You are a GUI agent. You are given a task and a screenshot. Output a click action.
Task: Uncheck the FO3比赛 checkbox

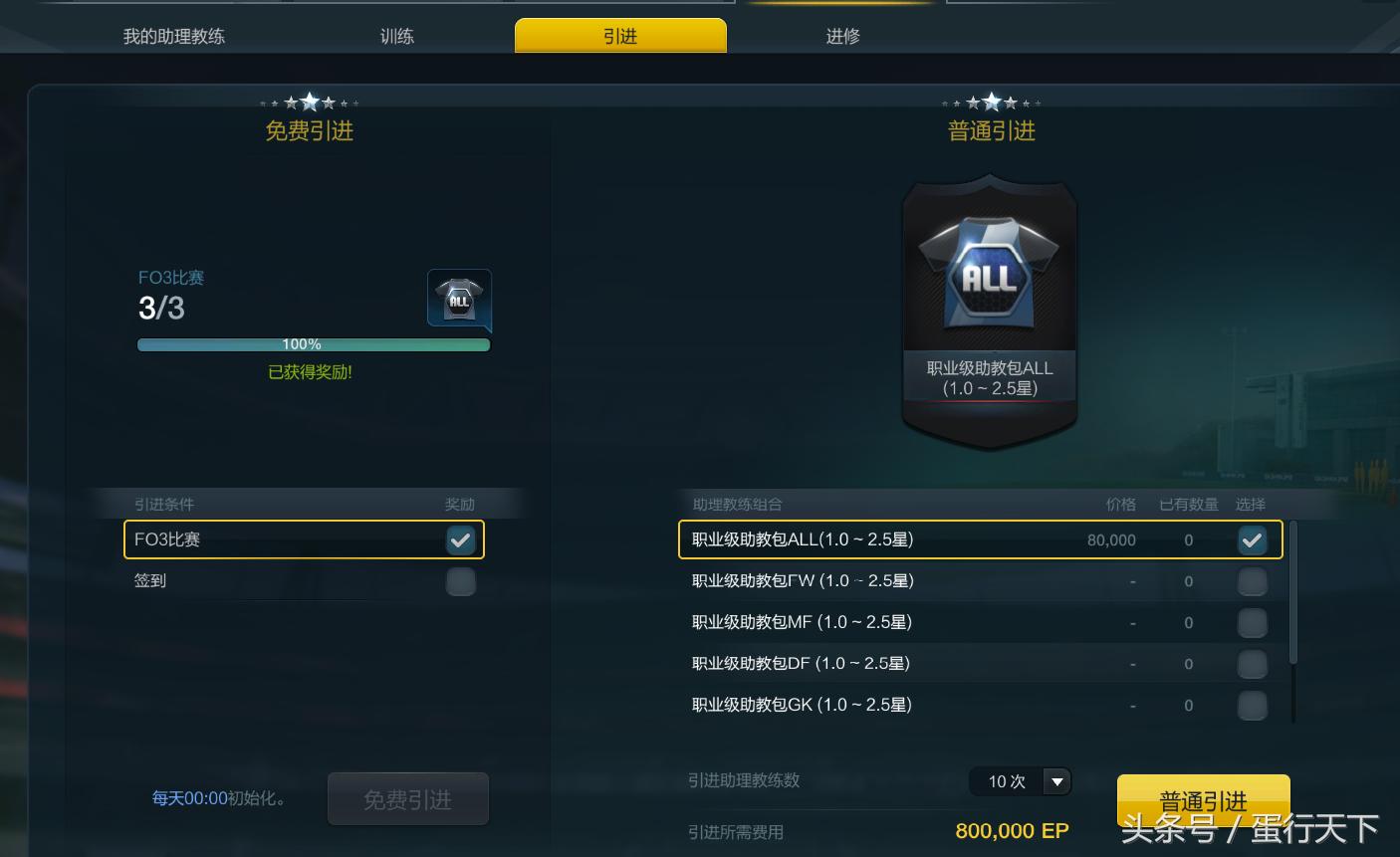pyautogui.click(x=460, y=539)
